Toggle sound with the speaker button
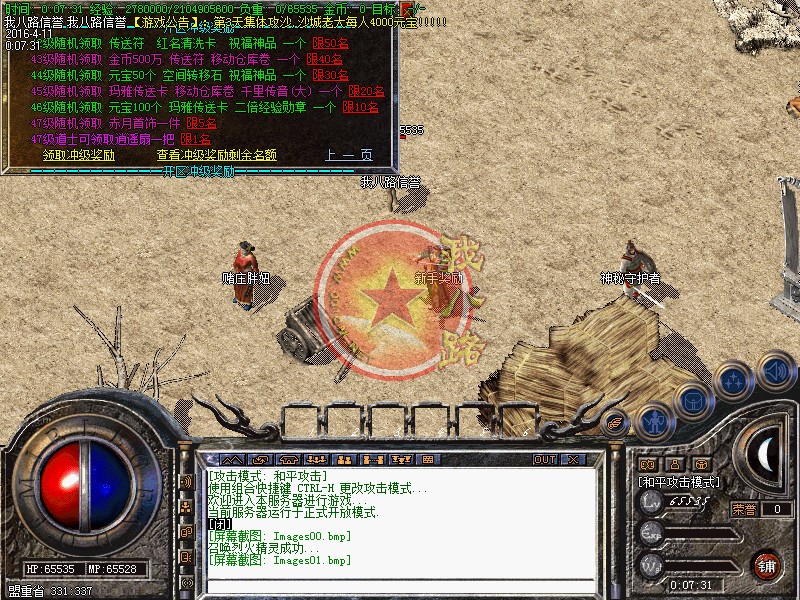The width and height of the screenshot is (800, 600). pyautogui.click(x=775, y=370)
